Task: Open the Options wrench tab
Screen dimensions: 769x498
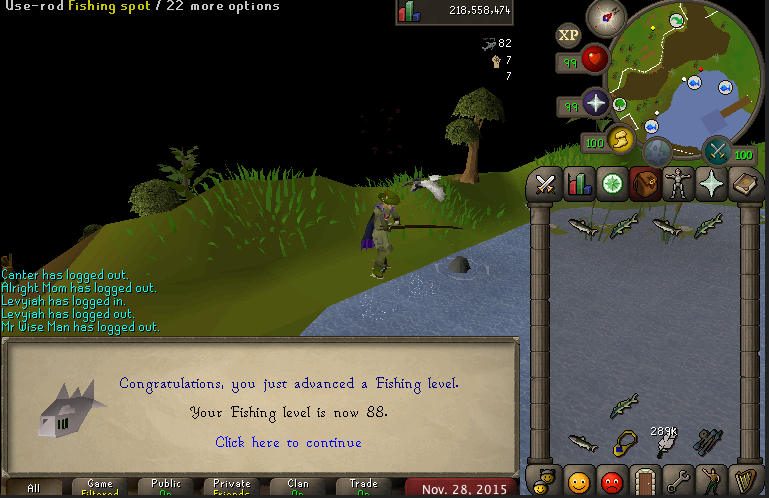Action: point(677,480)
